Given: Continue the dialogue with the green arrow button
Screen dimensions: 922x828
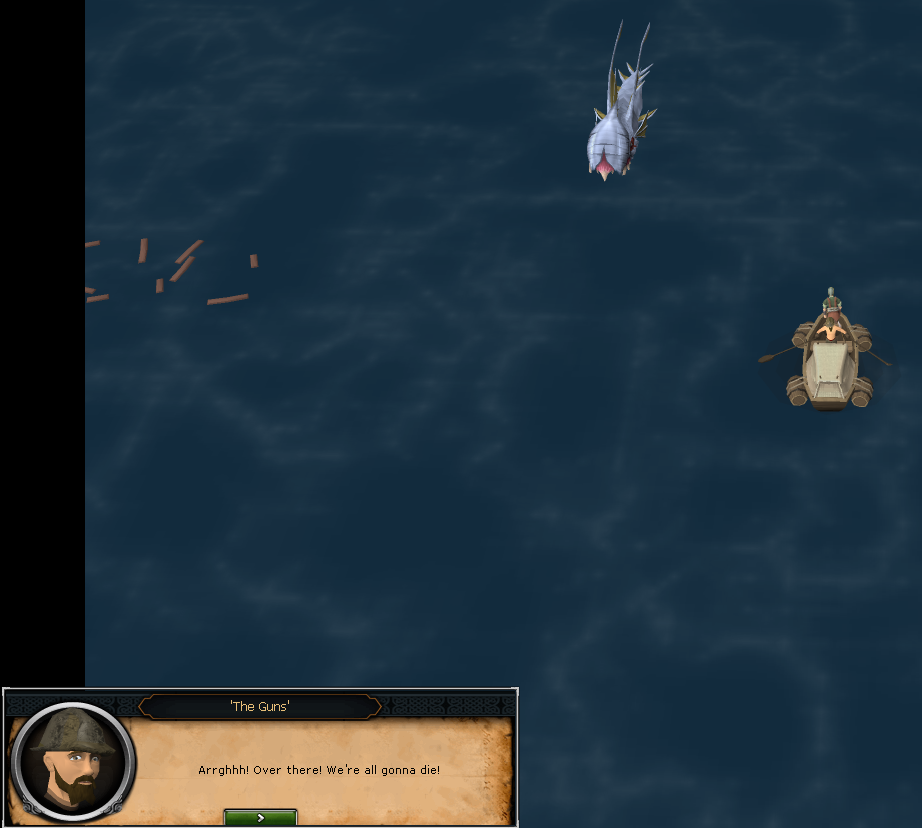Looking at the screenshot, I should tap(260, 817).
